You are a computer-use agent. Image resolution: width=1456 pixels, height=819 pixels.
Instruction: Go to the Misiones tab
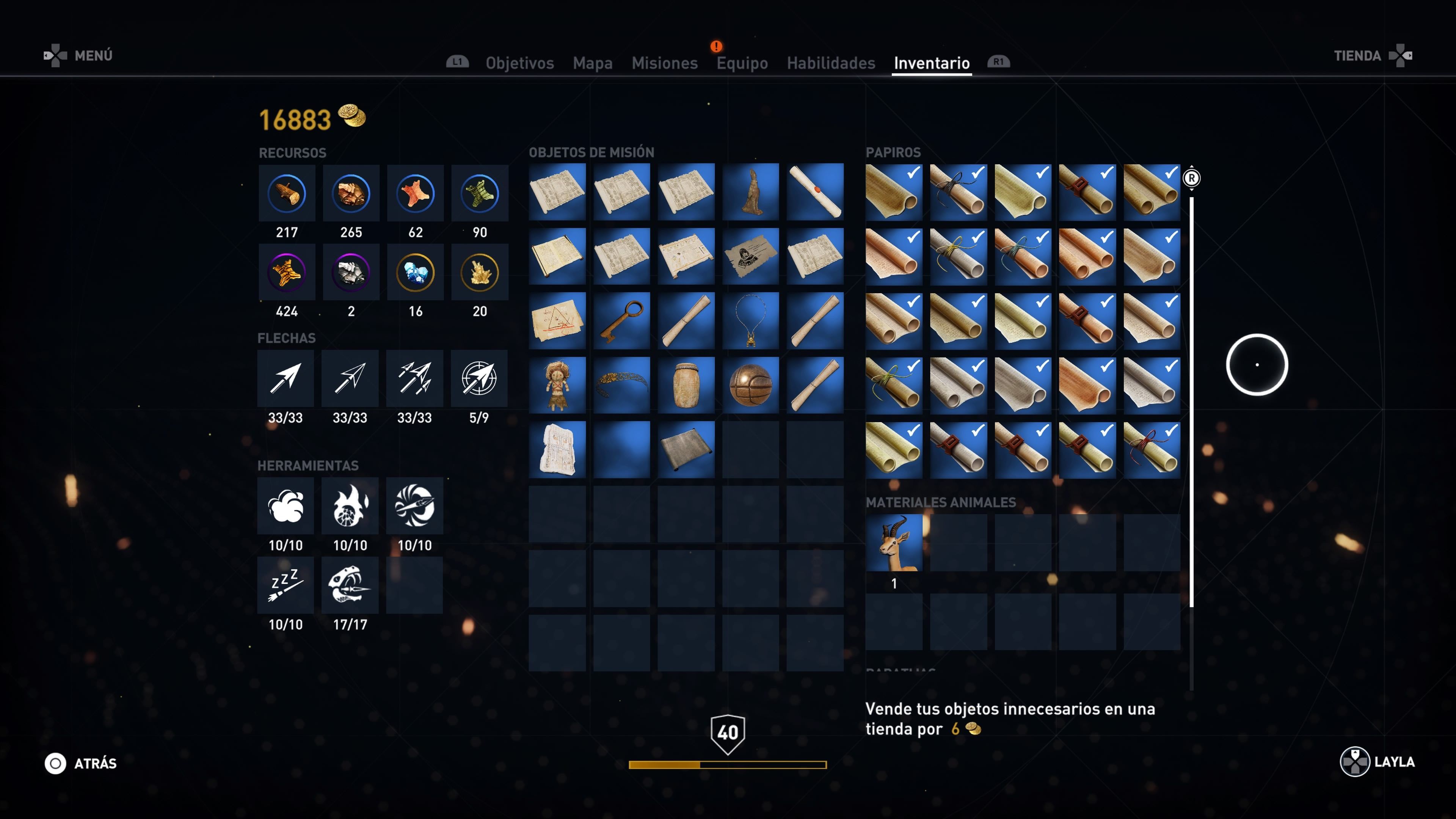[665, 63]
